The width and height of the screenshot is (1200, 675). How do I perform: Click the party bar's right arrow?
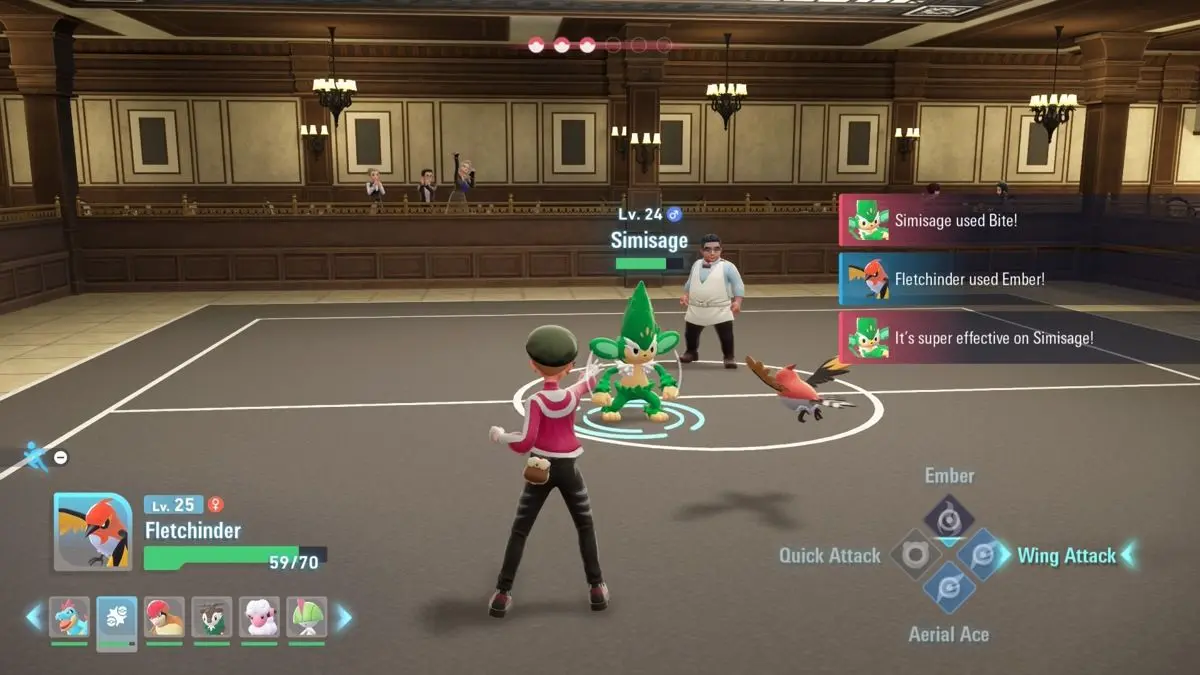[x=343, y=617]
